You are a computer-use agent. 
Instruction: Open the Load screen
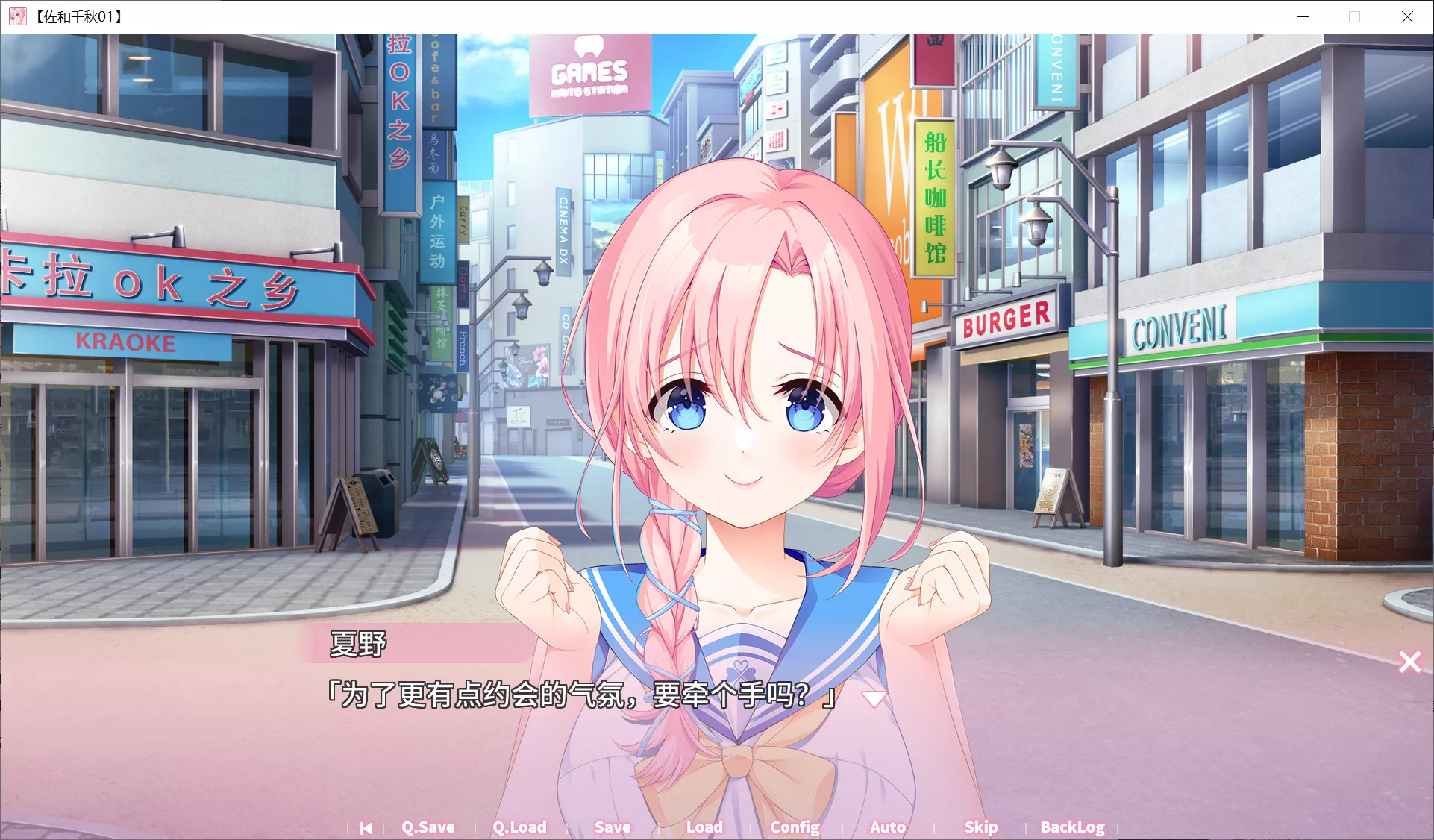[x=704, y=827]
